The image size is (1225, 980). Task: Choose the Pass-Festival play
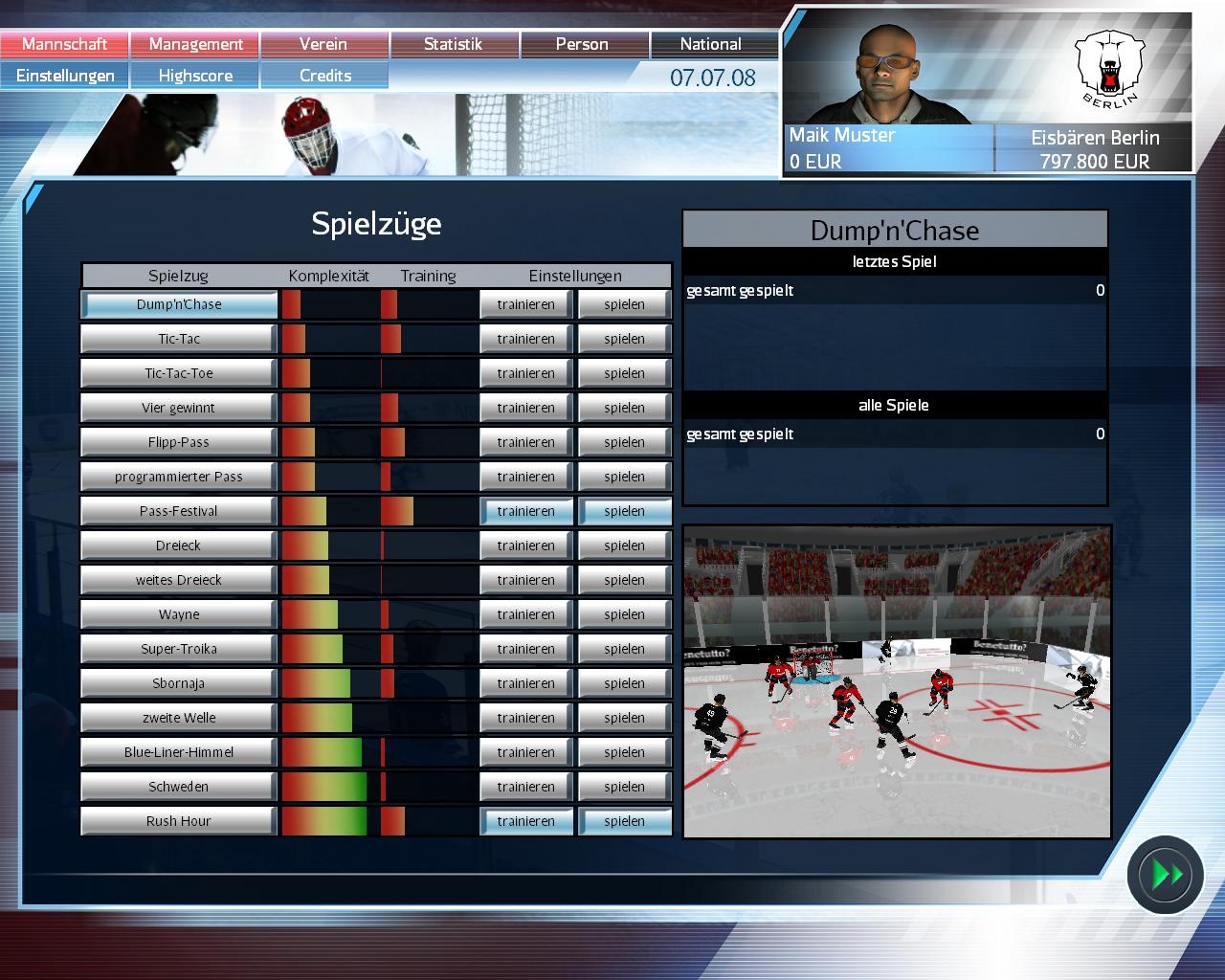tap(179, 511)
